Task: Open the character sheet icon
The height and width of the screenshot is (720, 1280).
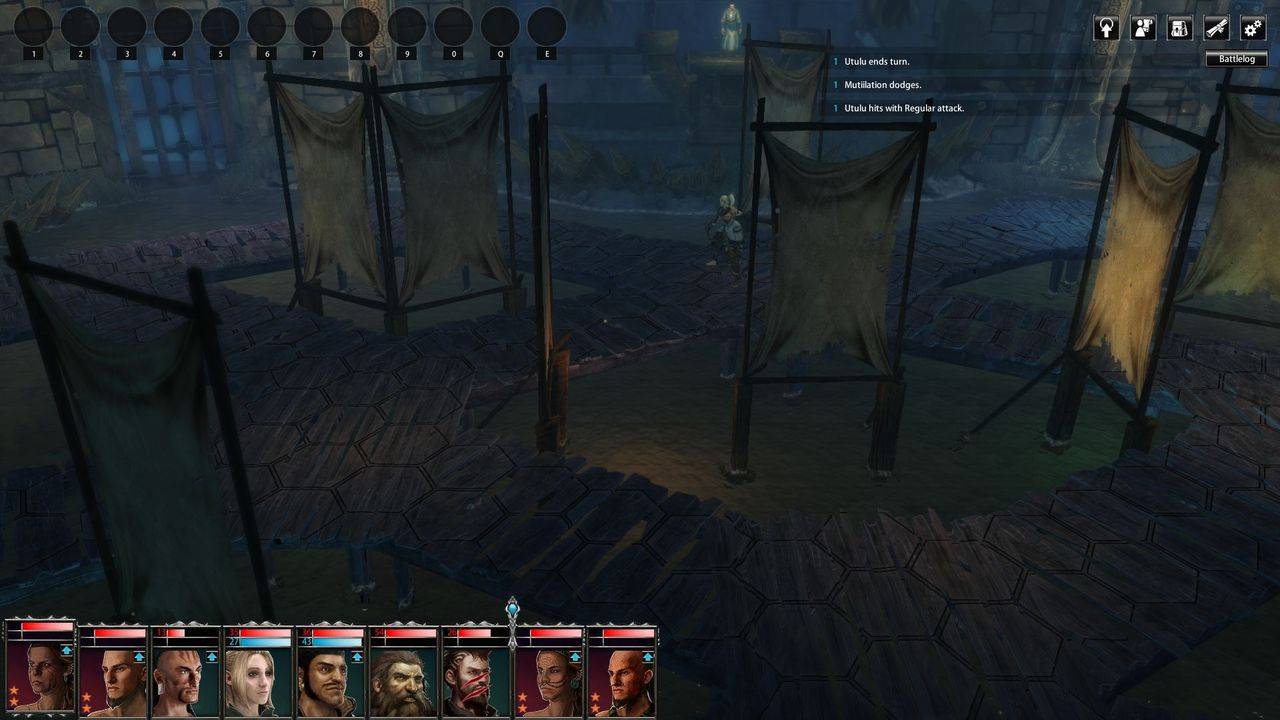Action: pos(1143,28)
